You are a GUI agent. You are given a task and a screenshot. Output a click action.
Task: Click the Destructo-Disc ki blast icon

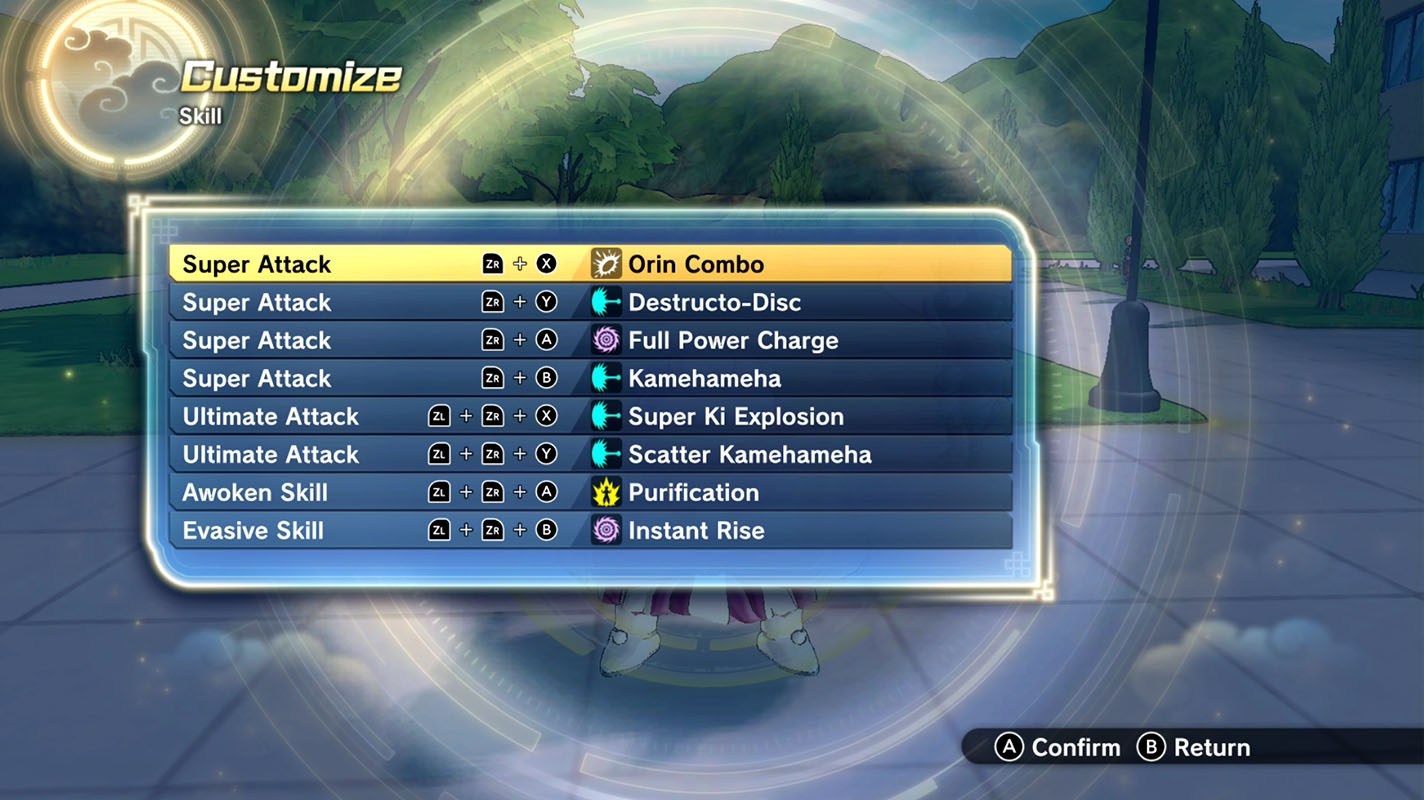(607, 302)
